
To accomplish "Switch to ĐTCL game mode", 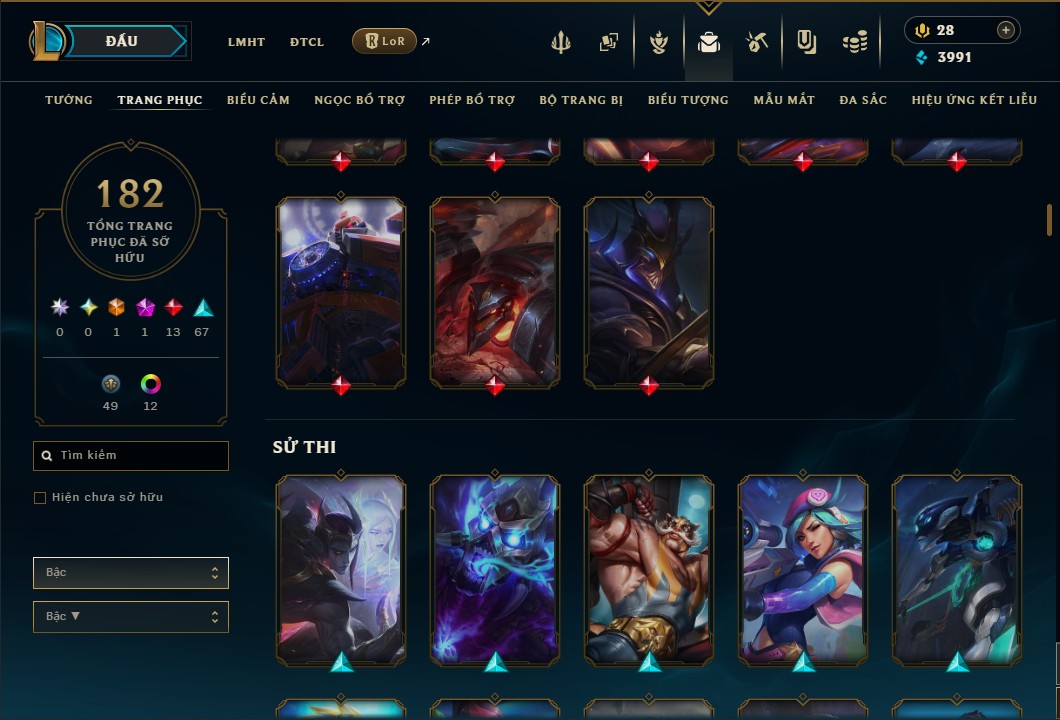I will pyautogui.click(x=306, y=42).
